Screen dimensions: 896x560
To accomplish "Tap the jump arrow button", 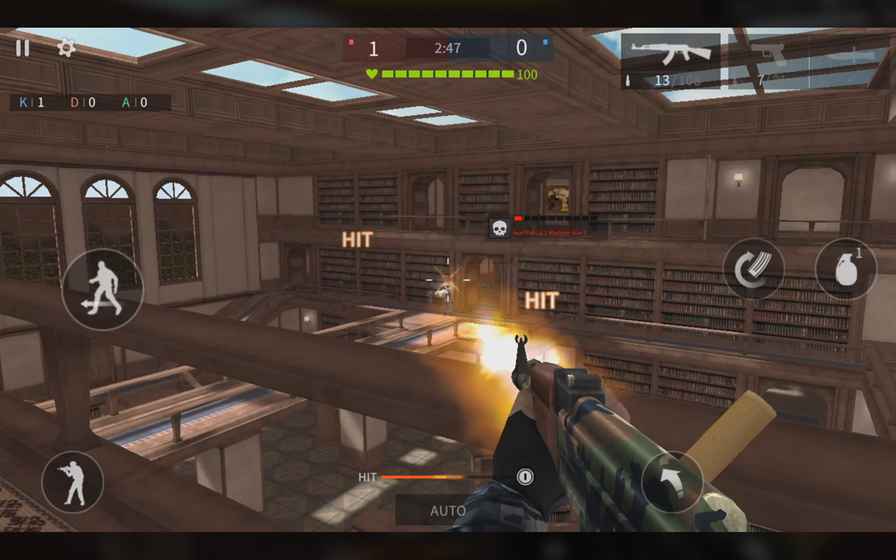I will (672, 483).
